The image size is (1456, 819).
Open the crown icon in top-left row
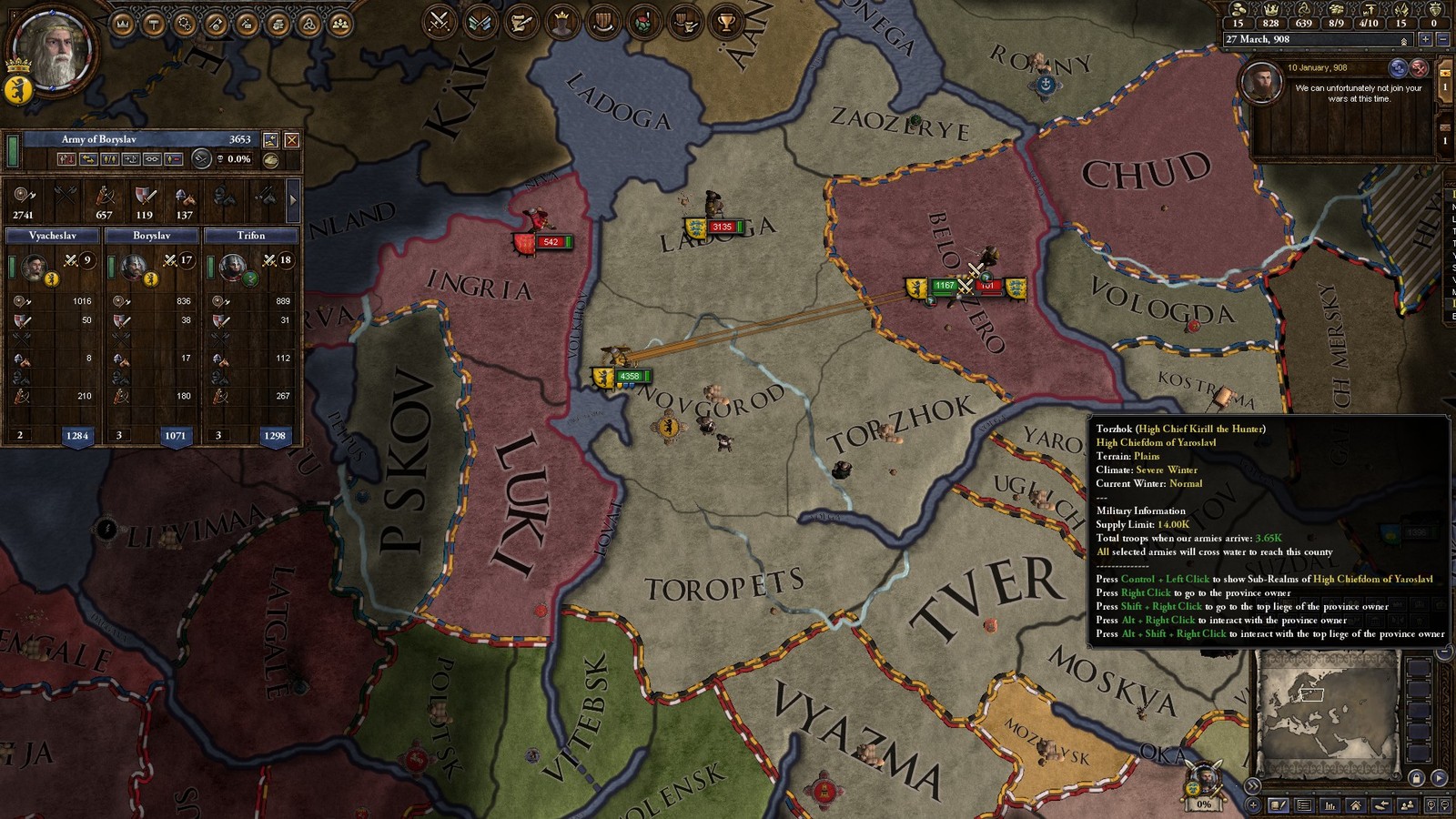click(x=123, y=24)
